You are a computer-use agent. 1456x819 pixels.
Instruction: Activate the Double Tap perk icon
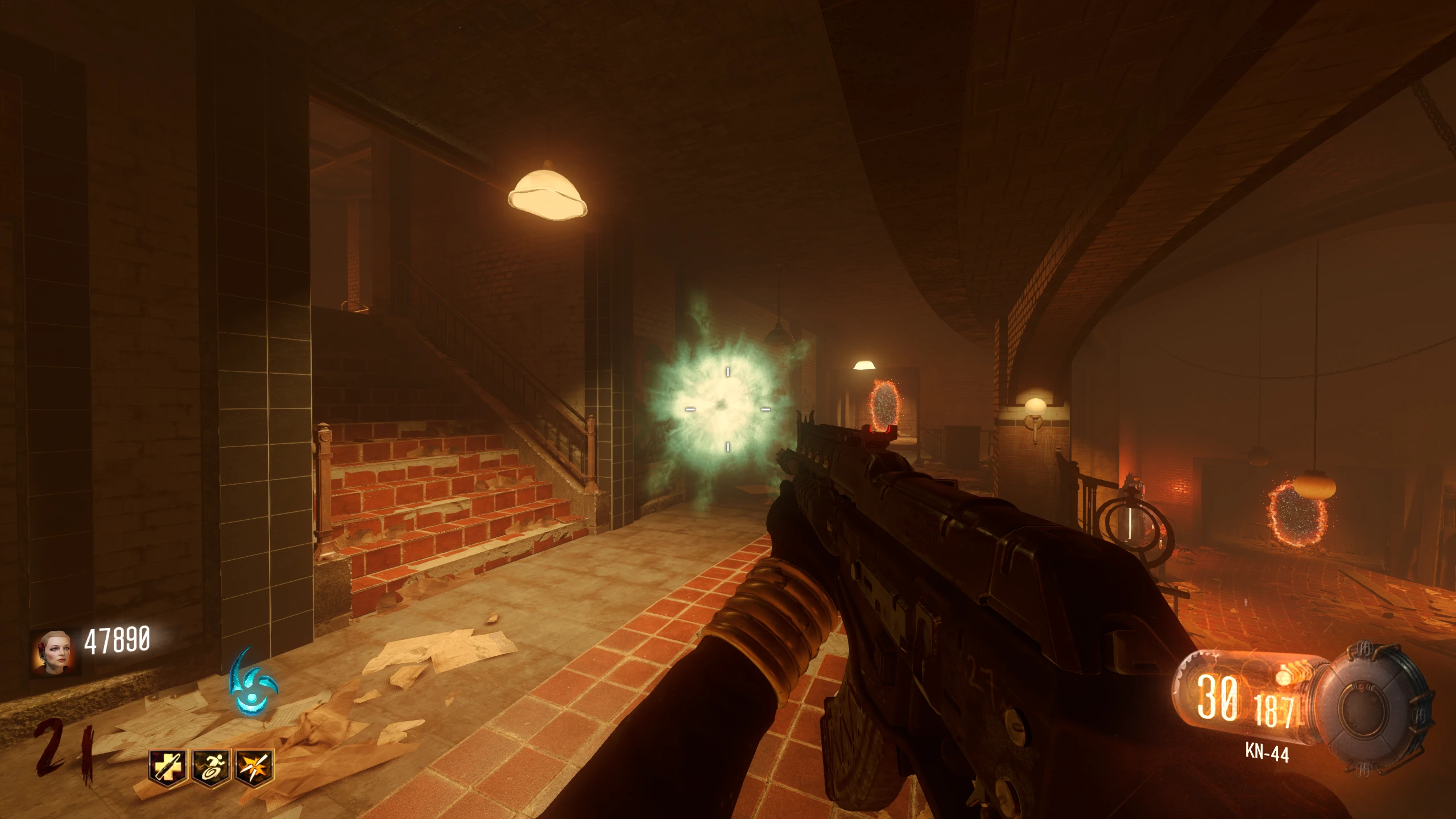[254, 768]
